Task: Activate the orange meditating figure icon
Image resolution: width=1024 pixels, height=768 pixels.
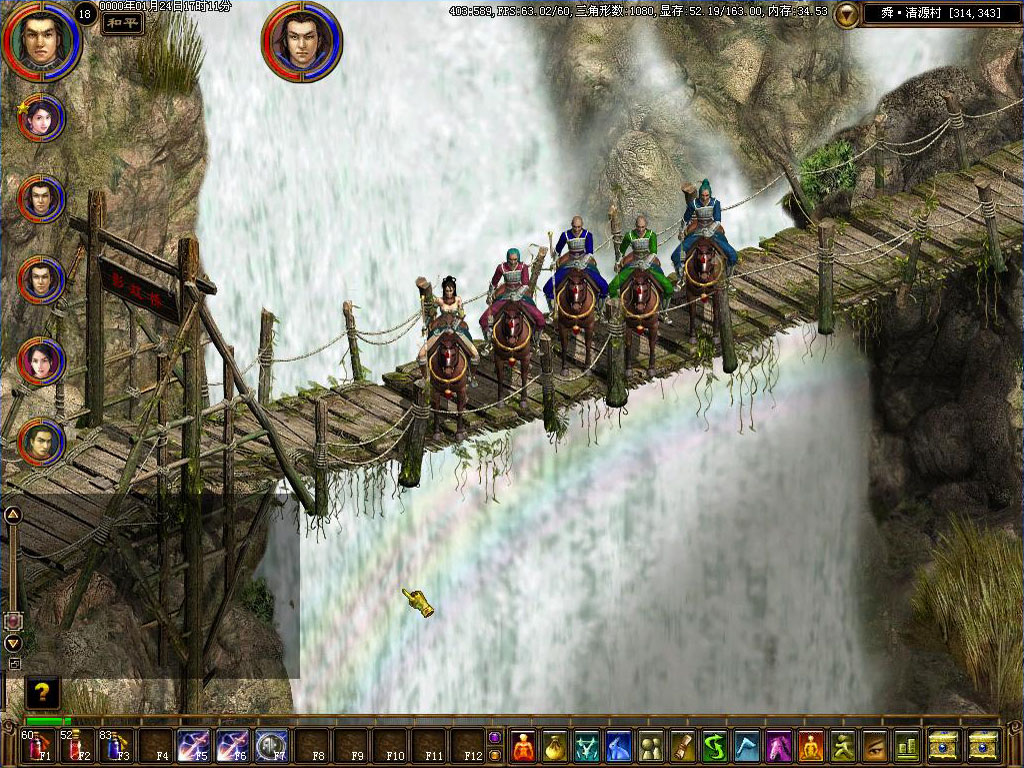Action: coord(811,746)
